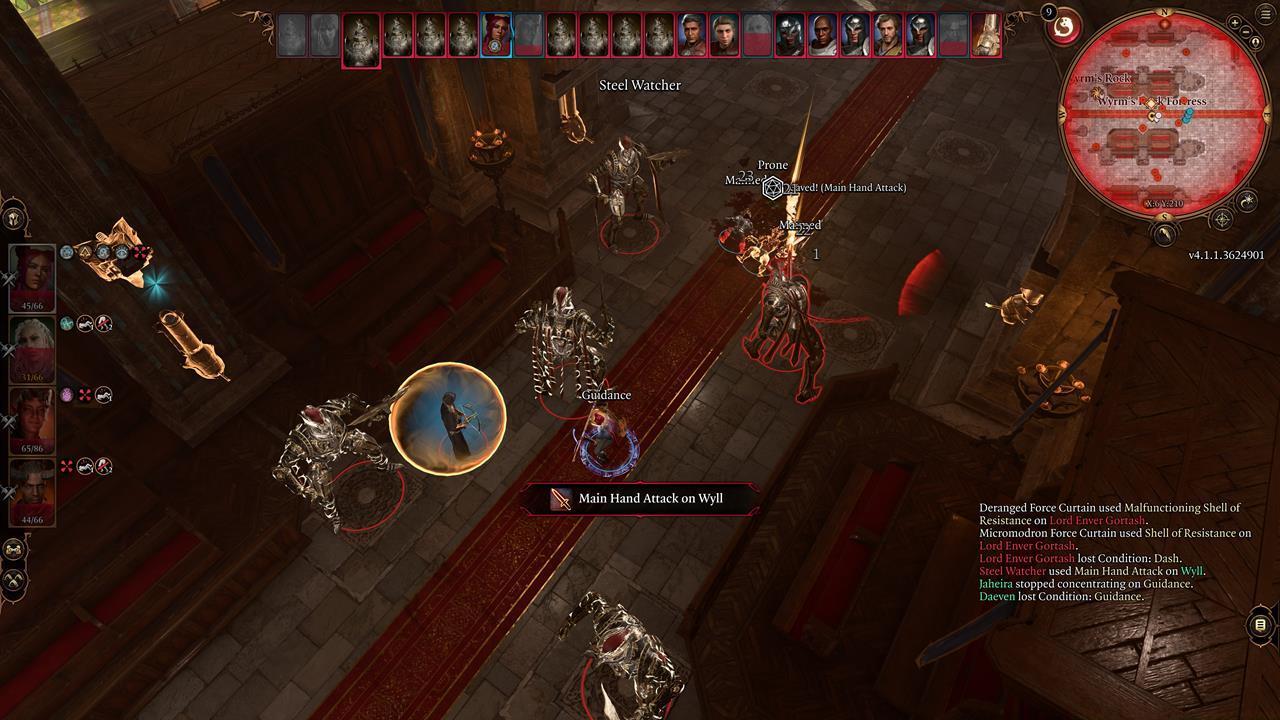Screen dimensions: 1280x720
Task: Click the round turn counter badge showing 9
Action: 1049,13
